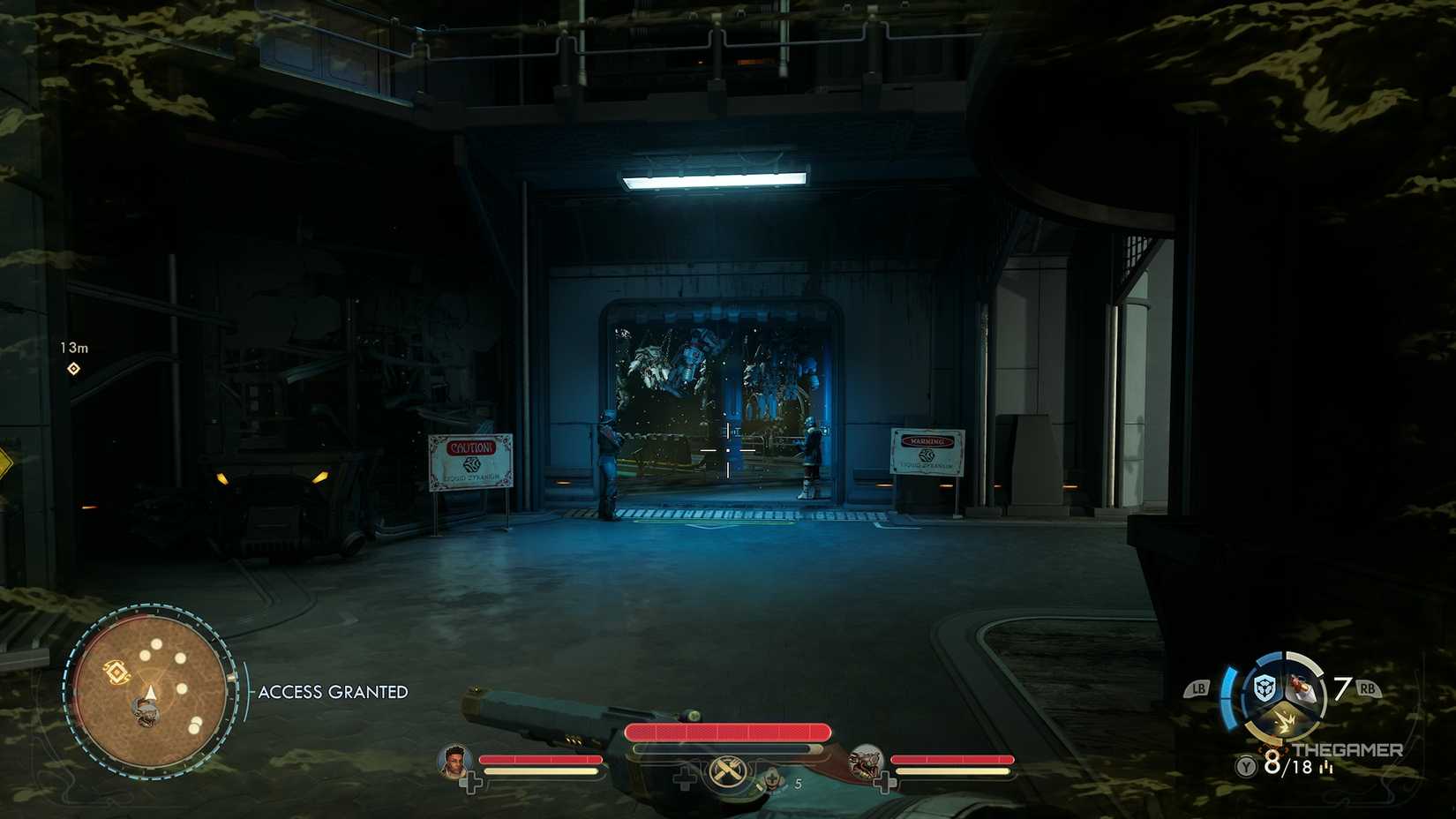Click the ACCESS GRANTED notification text
Image resolution: width=1456 pixels, height=819 pixels.
coord(331,692)
